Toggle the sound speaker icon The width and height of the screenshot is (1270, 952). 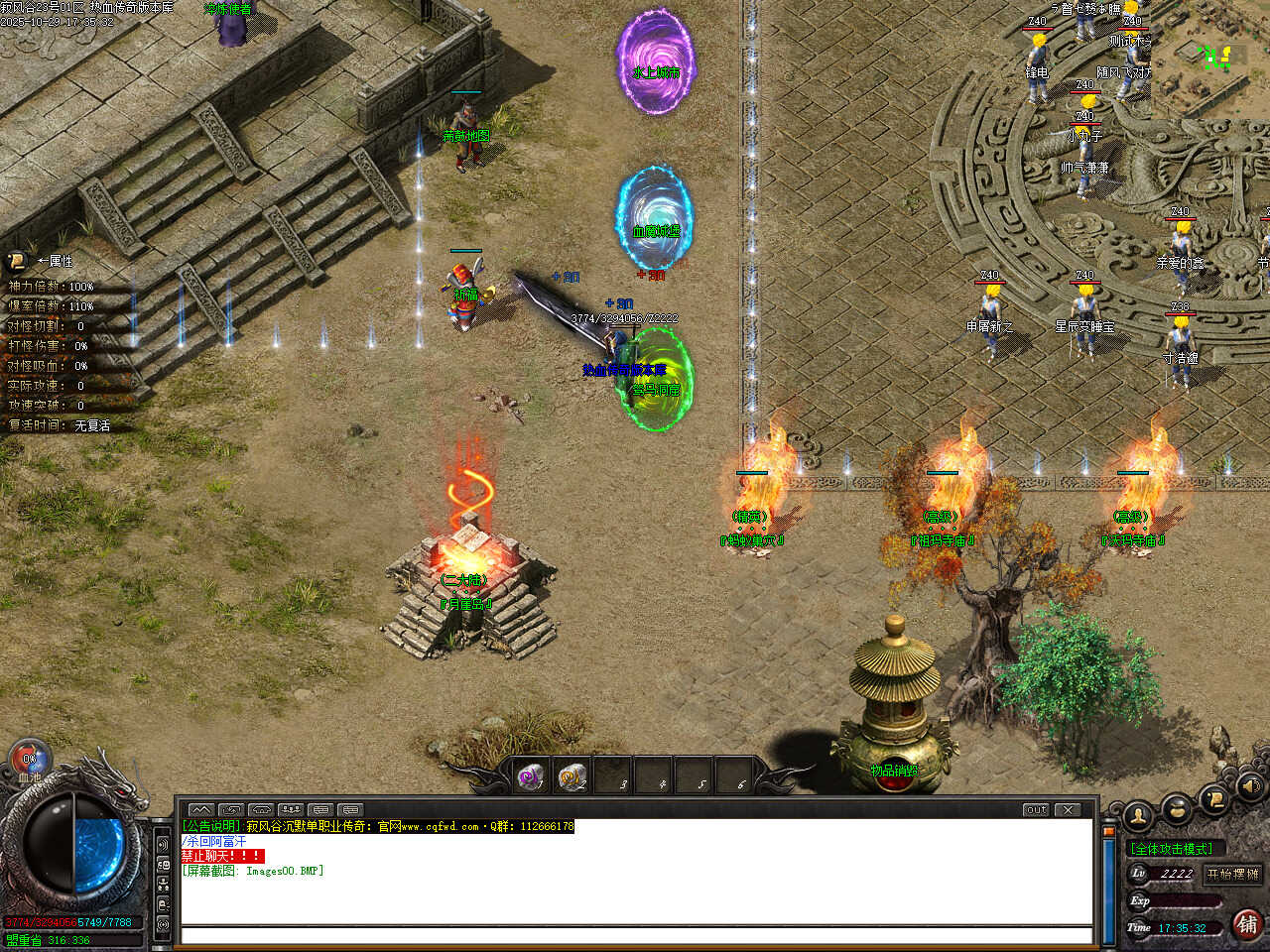click(x=1250, y=786)
